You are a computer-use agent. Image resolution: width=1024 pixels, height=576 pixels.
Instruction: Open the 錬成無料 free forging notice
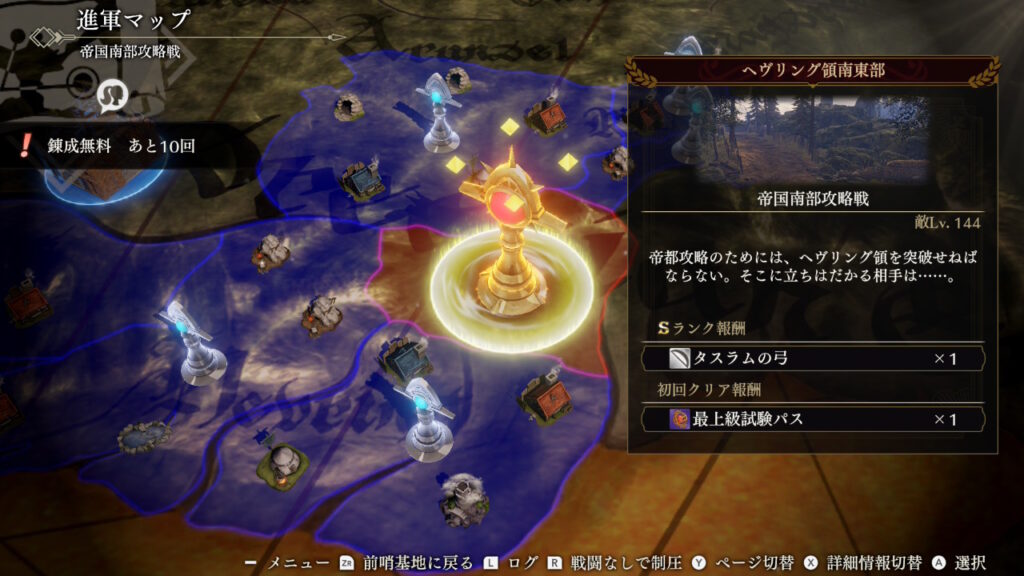click(x=110, y=146)
